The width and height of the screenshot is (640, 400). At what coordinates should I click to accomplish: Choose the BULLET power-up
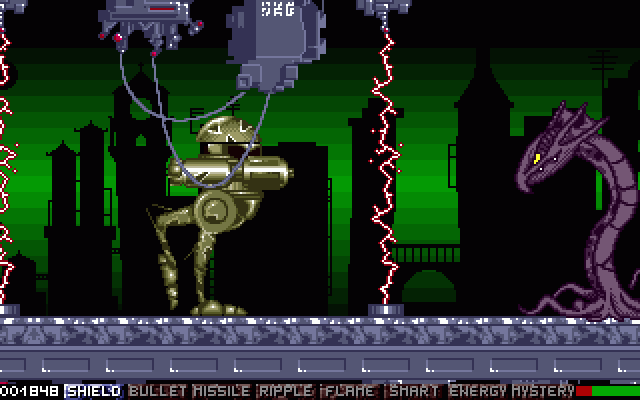click(x=158, y=390)
